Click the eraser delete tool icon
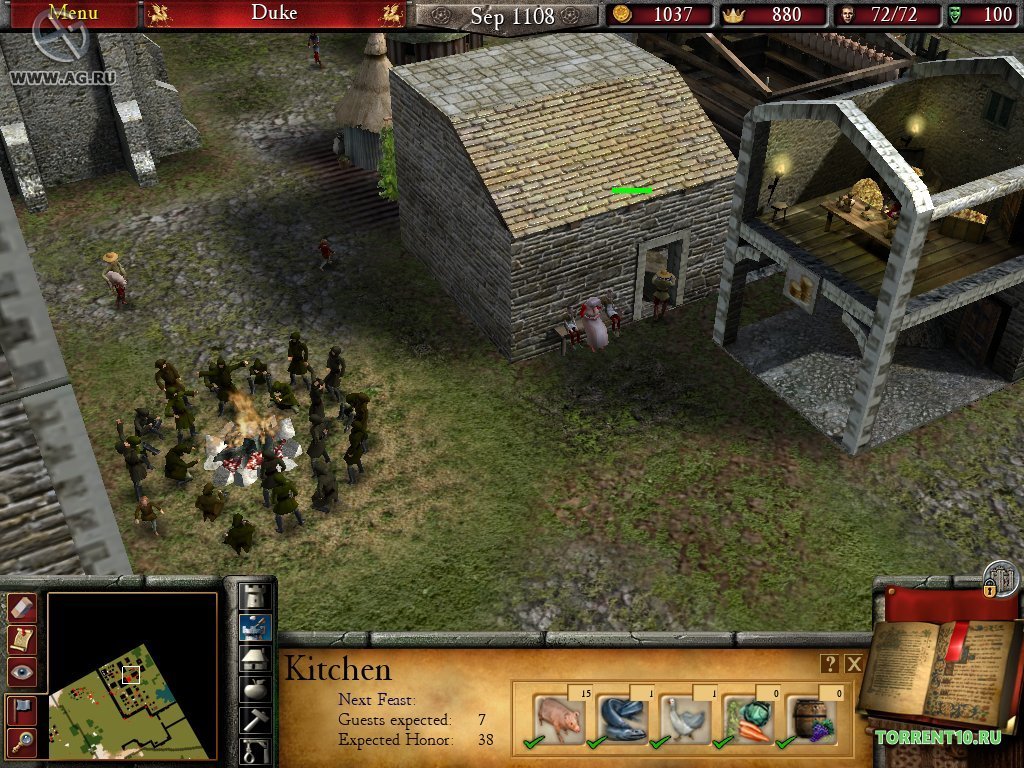Viewport: 1024px width, 768px height. [x=22, y=607]
